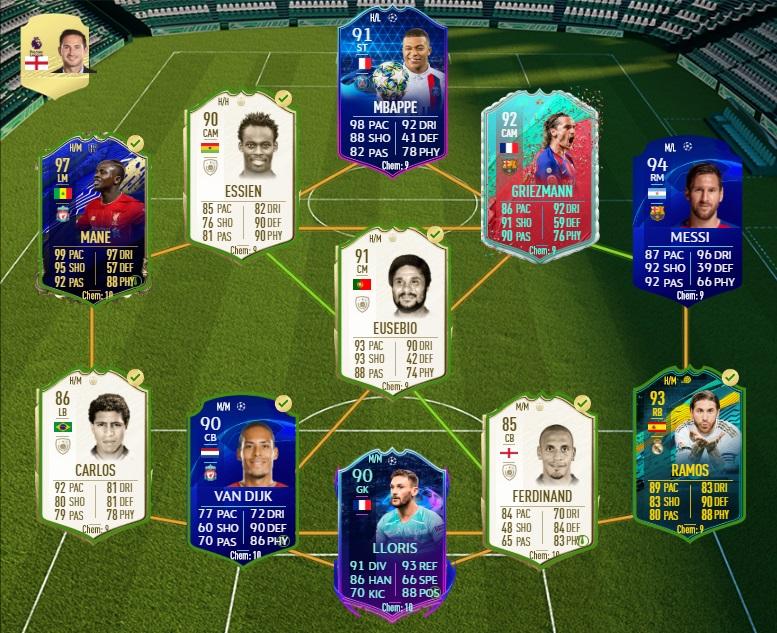Select the Van Dijk center back card
The width and height of the screenshot is (777, 633).
pyautogui.click(x=241, y=470)
